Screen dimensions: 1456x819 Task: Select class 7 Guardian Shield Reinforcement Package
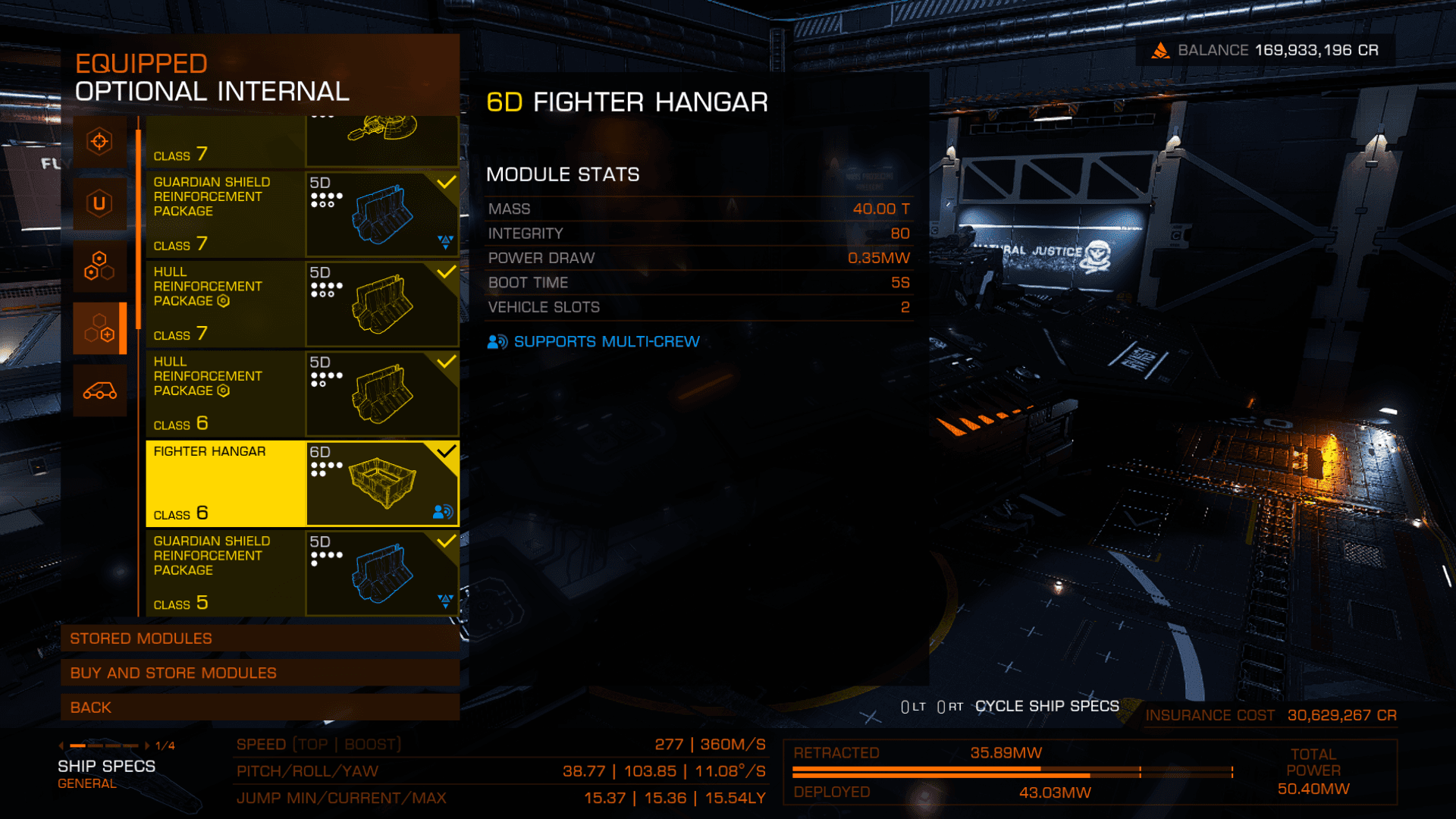tap(302, 214)
